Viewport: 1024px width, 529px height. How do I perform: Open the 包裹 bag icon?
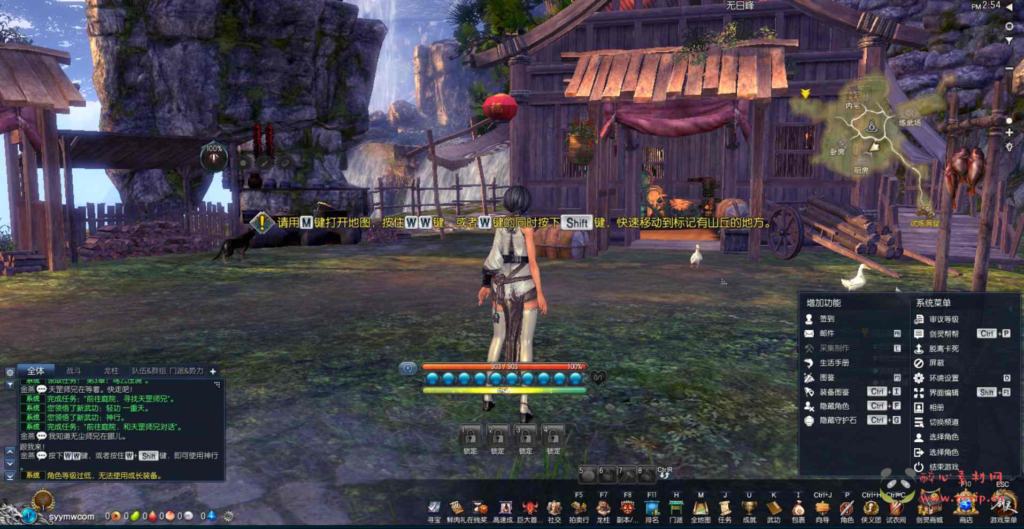coord(798,508)
